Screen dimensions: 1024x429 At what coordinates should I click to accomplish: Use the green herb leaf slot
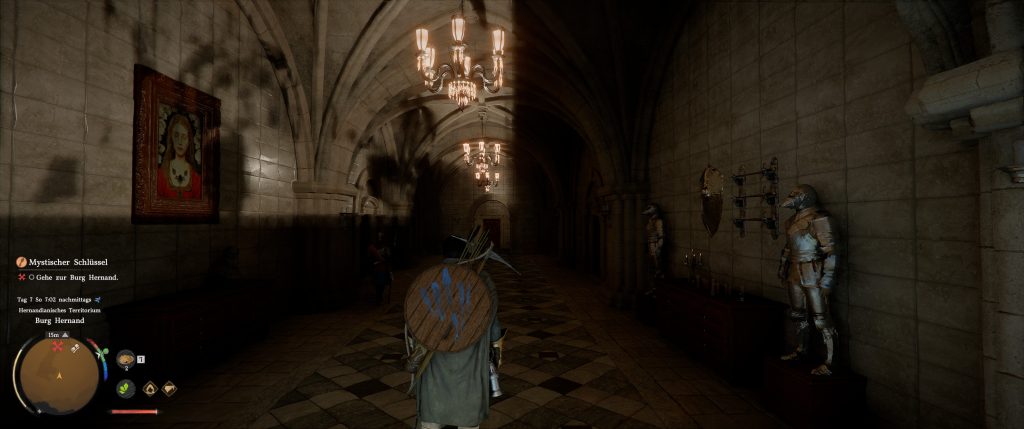coord(126,389)
